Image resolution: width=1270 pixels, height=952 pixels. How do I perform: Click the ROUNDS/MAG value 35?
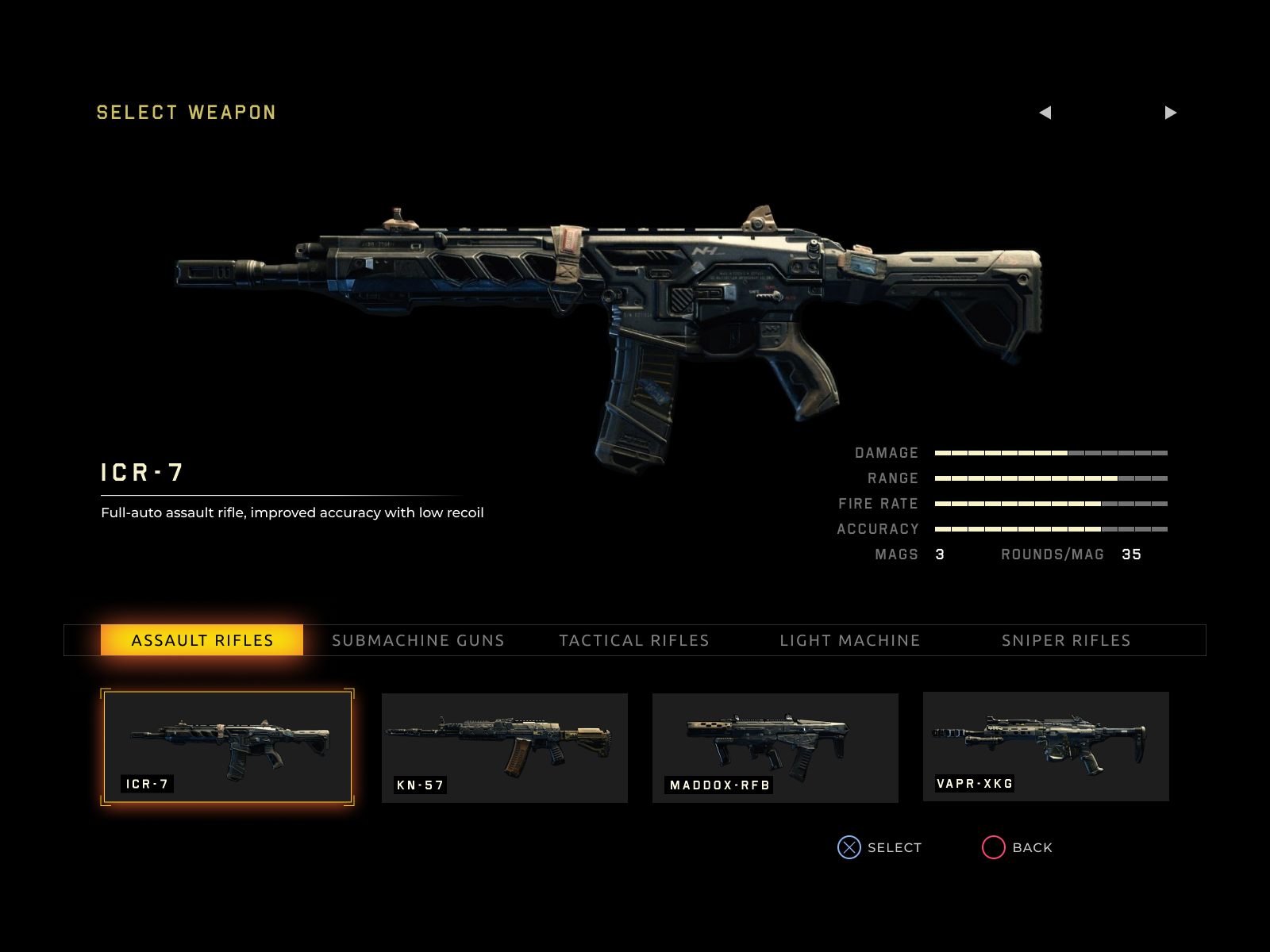1132,554
